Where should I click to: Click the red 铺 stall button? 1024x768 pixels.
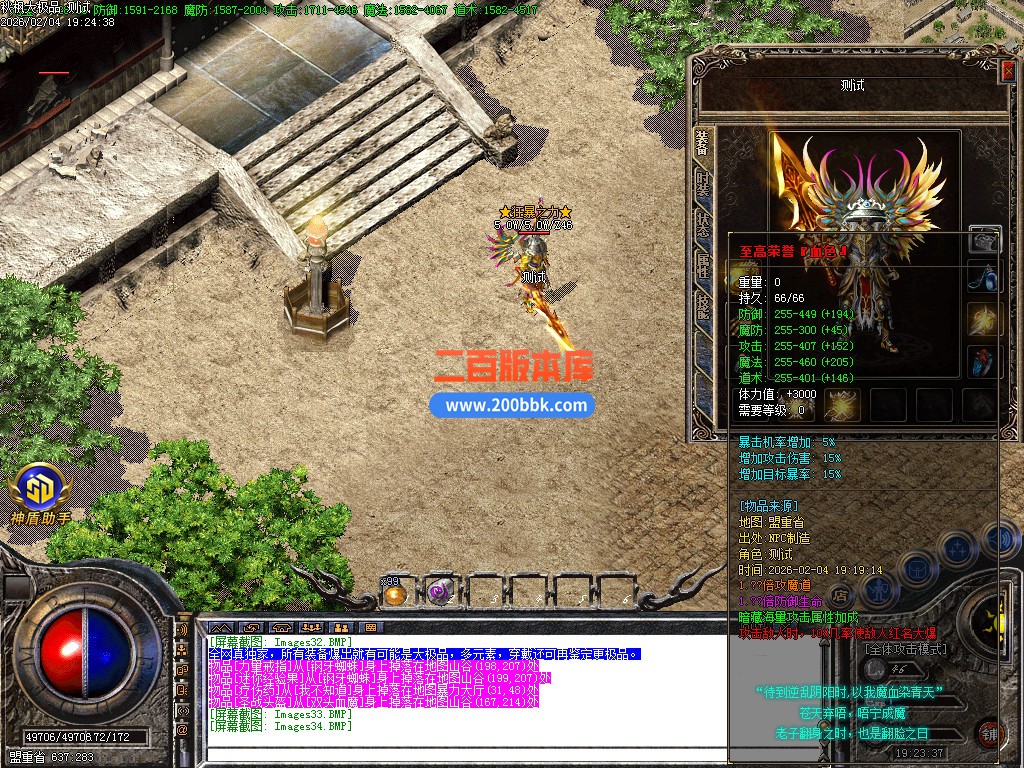[x=988, y=733]
